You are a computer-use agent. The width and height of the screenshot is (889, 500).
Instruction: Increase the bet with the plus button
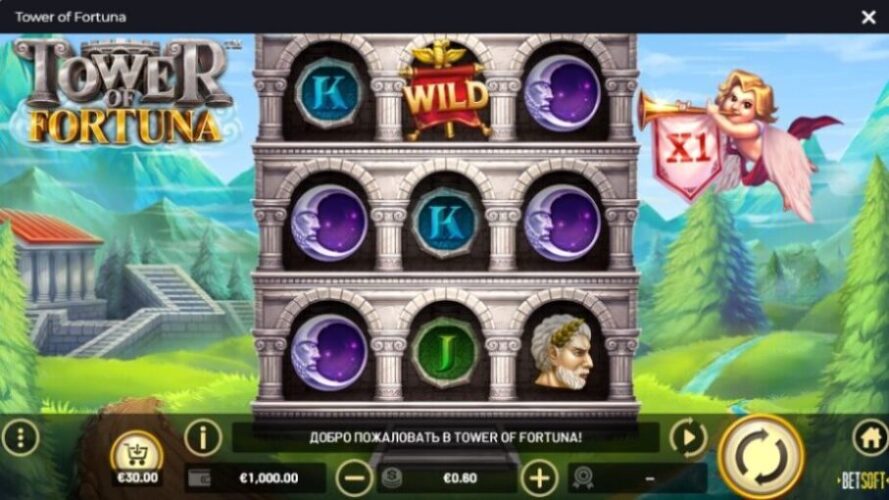(539, 477)
